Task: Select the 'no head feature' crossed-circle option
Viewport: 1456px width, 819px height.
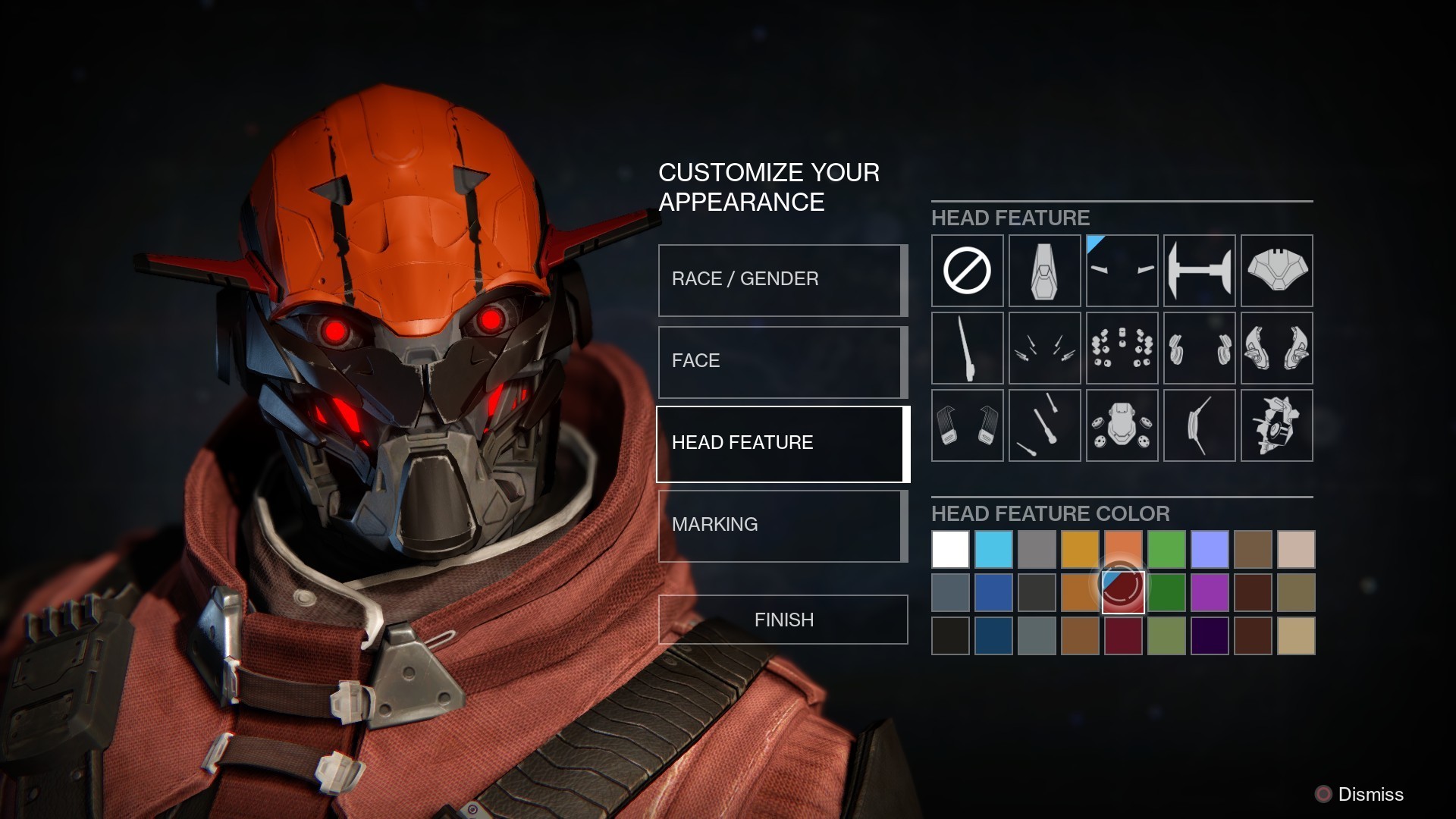Action: (x=967, y=271)
